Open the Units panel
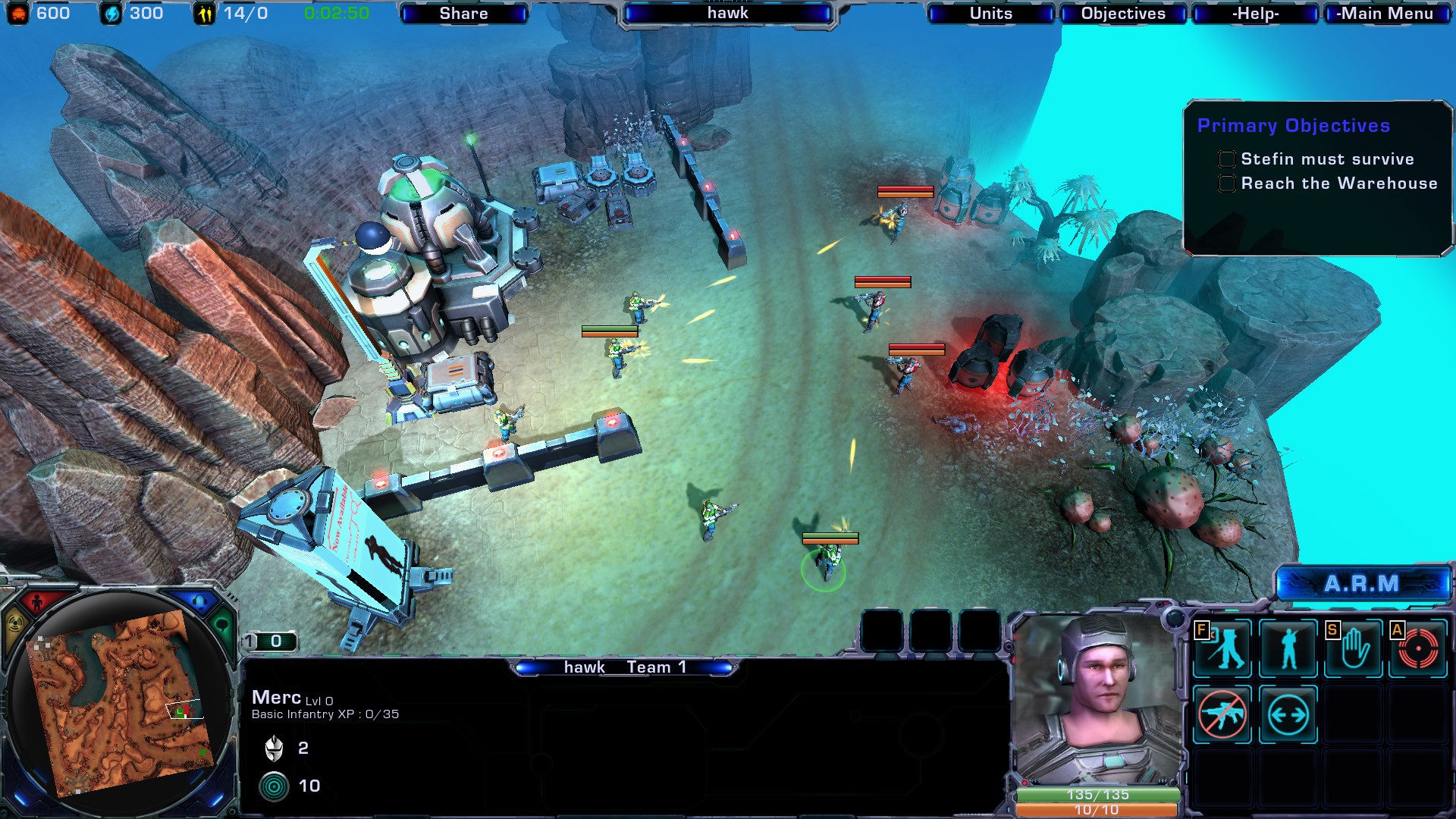The image size is (1456, 819). point(990,14)
